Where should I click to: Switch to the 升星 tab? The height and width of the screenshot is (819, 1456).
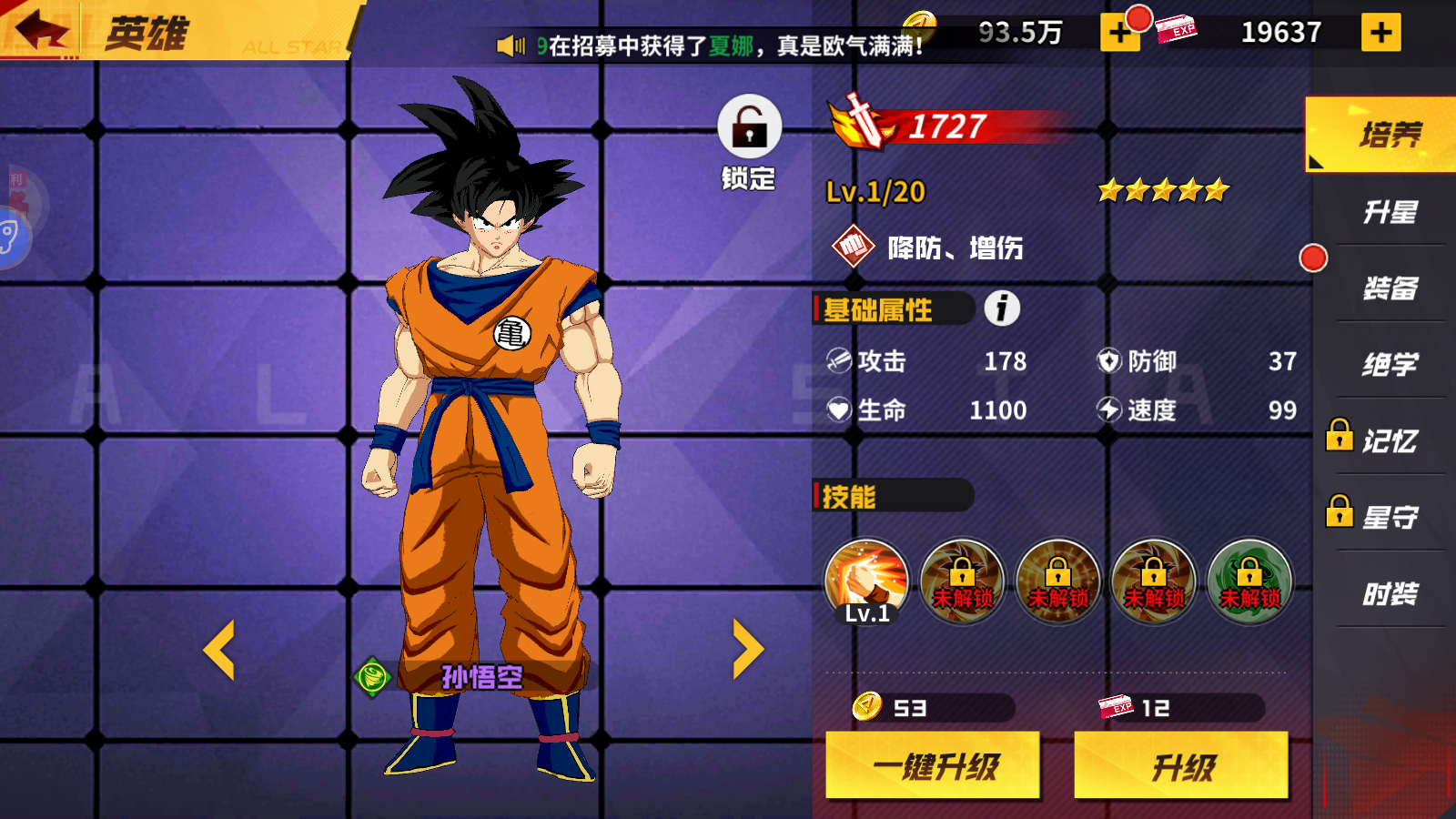tap(1390, 209)
